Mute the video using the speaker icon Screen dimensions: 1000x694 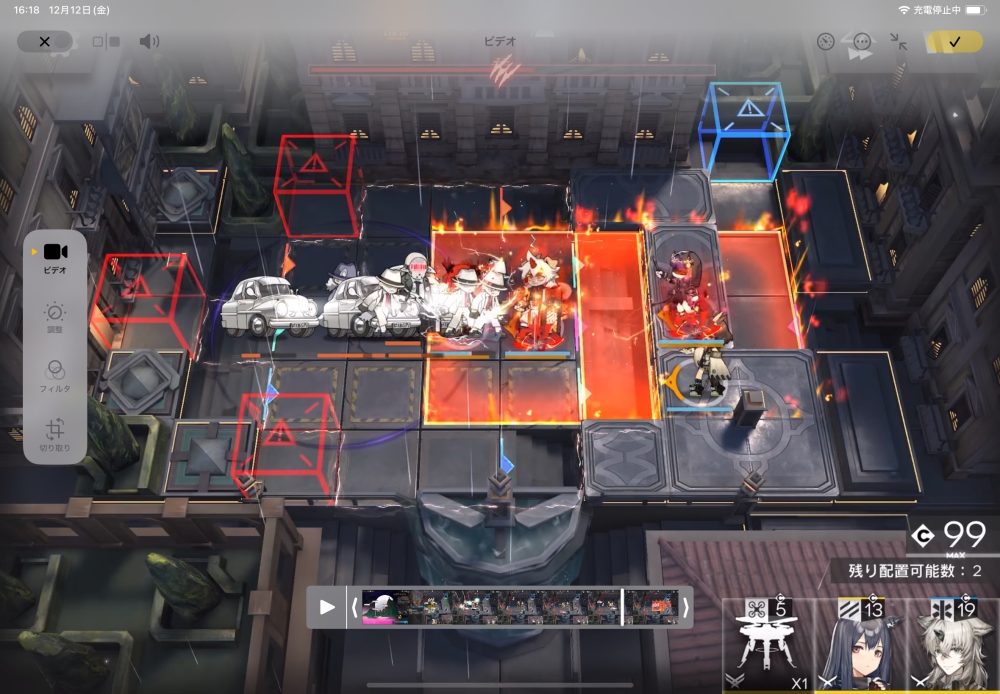click(x=150, y=42)
